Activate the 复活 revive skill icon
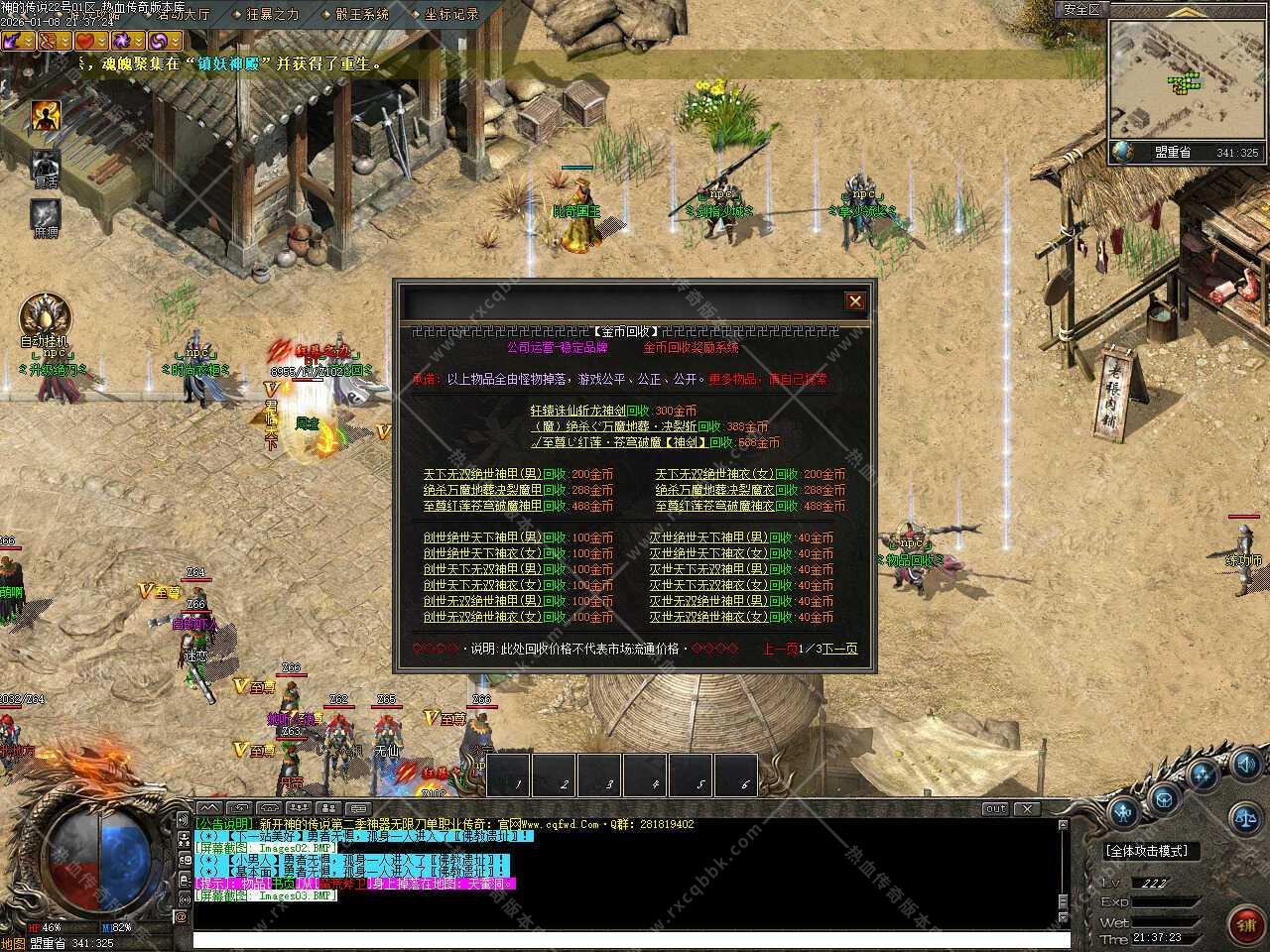The image size is (1270, 952). [45, 166]
